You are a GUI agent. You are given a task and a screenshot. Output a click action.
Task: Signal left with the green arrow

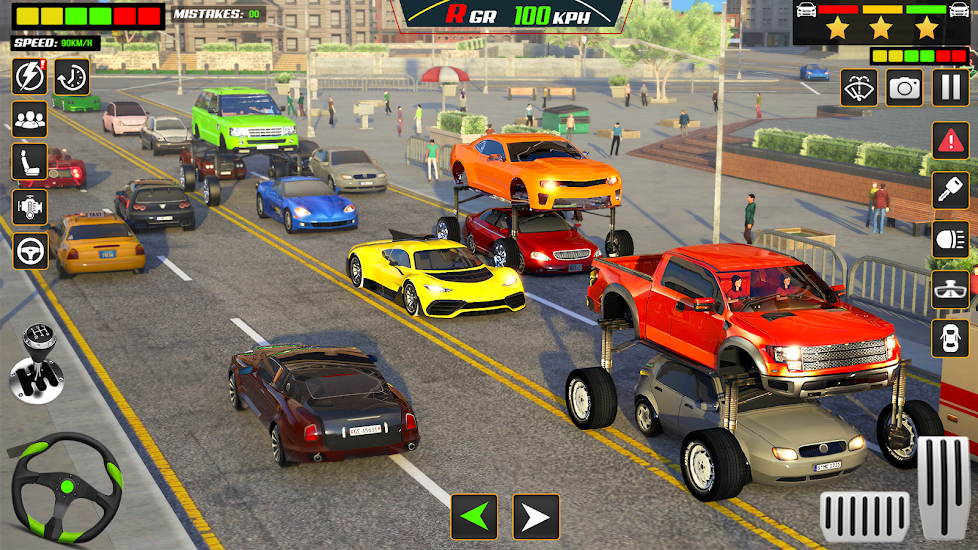point(473,517)
